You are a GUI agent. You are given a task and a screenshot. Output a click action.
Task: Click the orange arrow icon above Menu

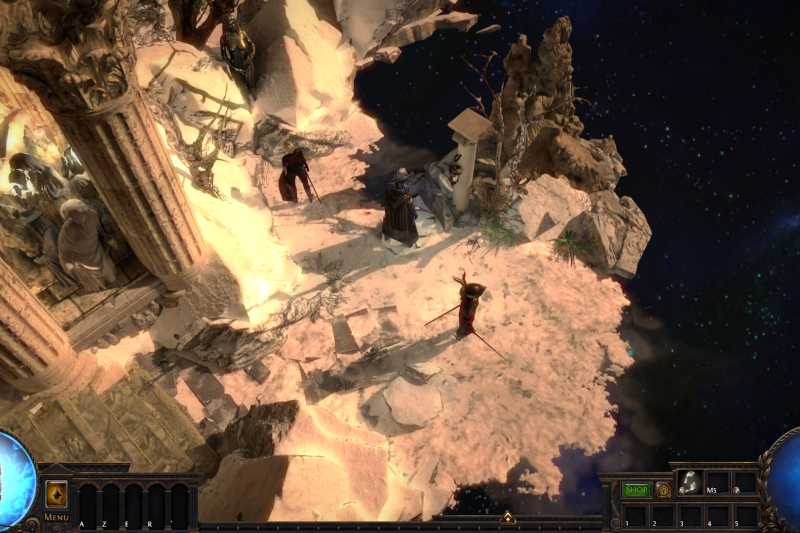(x=56, y=494)
